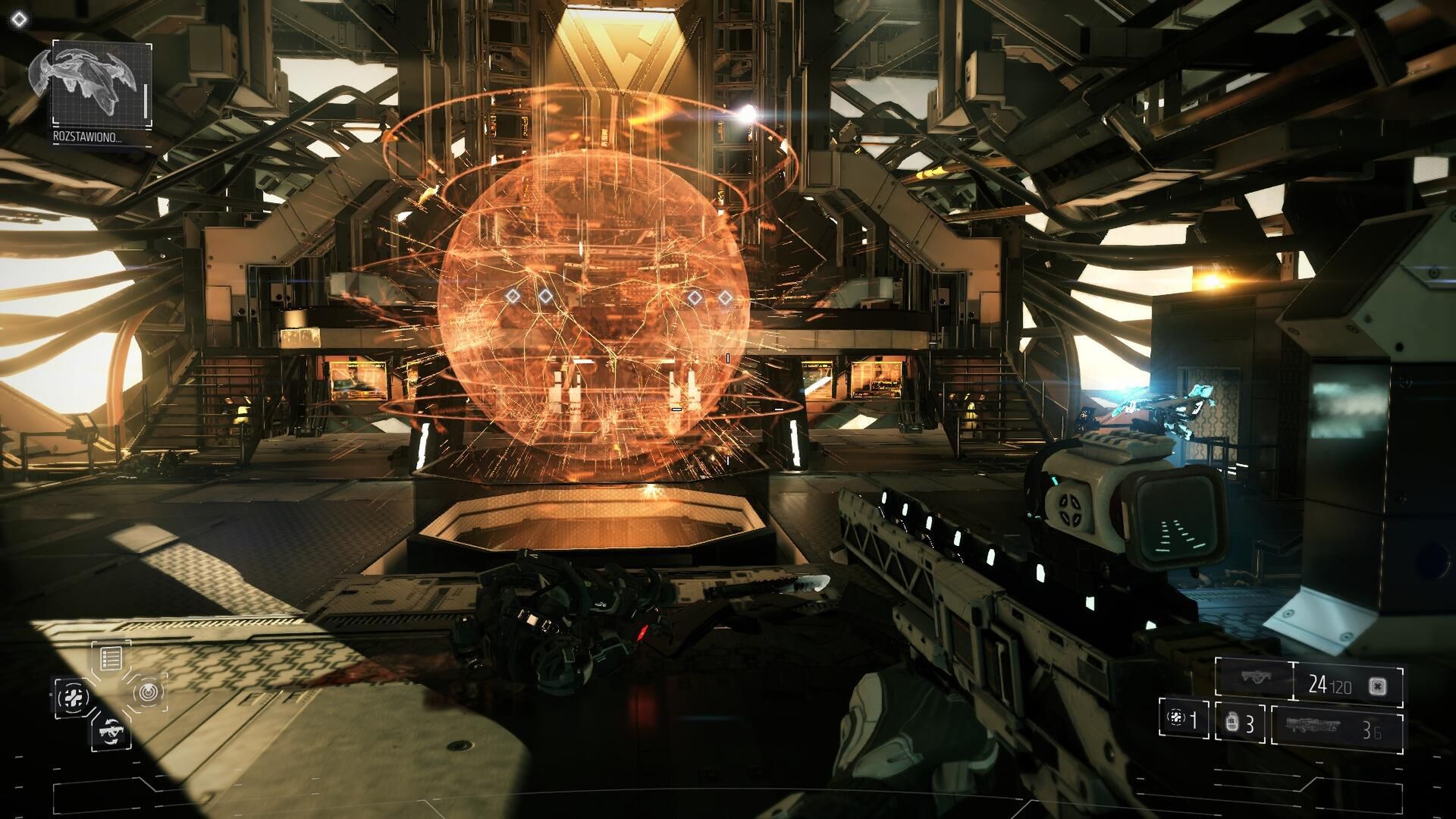Open the objectives list icon
The image size is (1456, 819).
[x=111, y=657]
